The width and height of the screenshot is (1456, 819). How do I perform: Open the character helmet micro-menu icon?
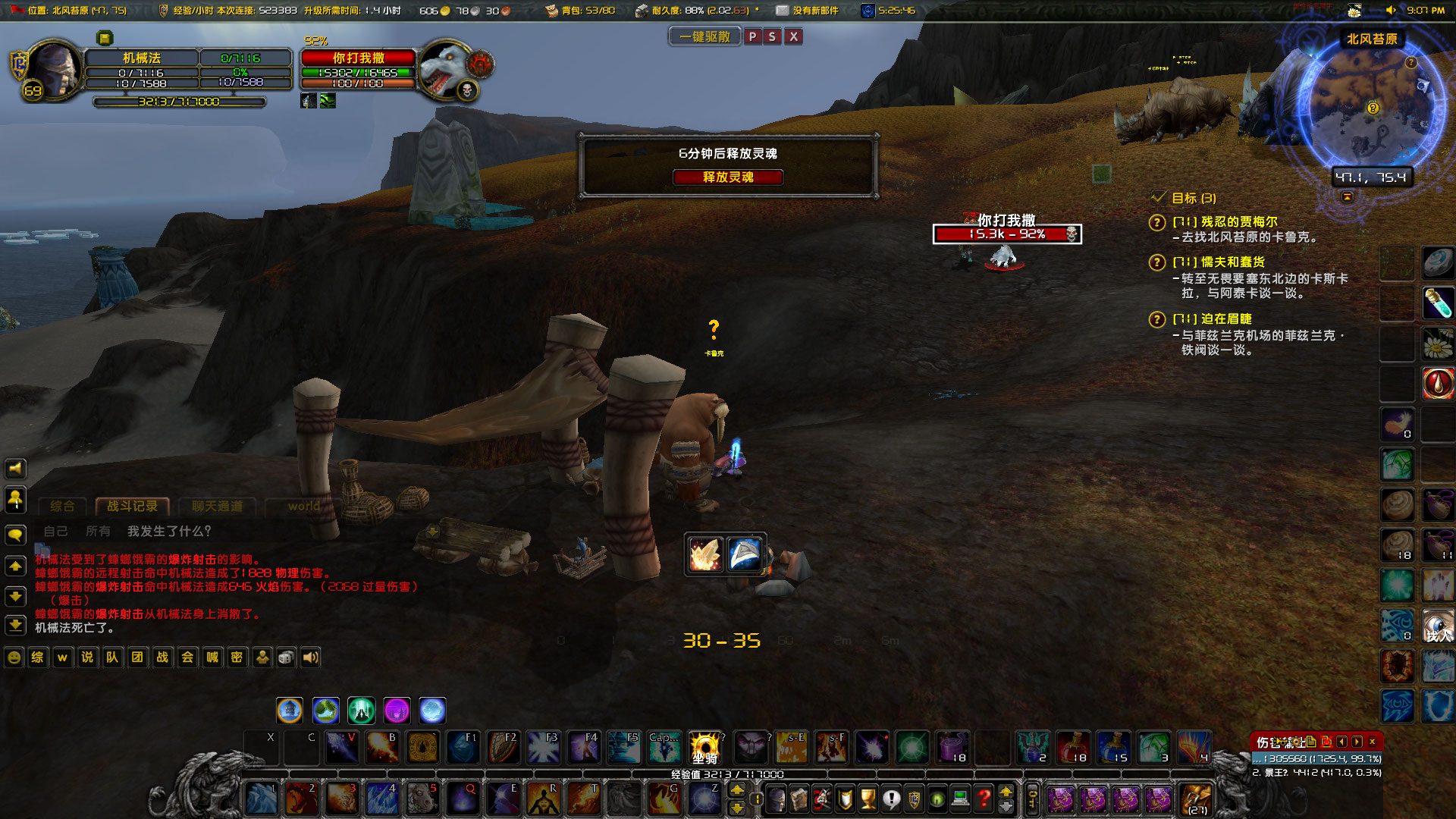(x=776, y=799)
